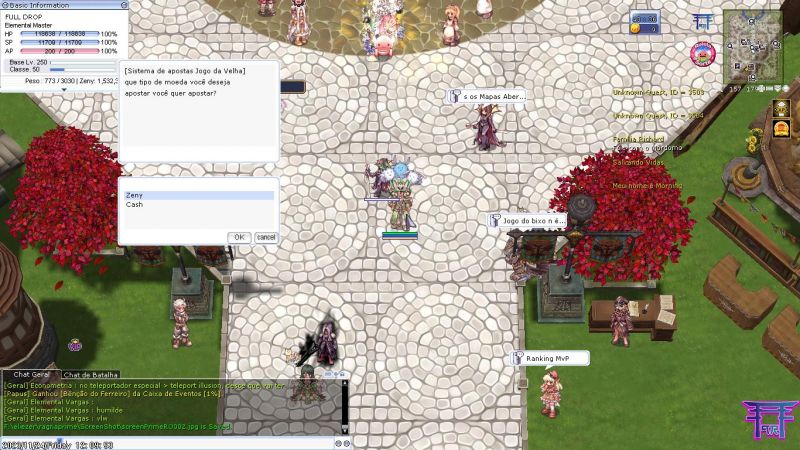
Task: Open the Jogo do bixo sign
Action: [x=527, y=219]
